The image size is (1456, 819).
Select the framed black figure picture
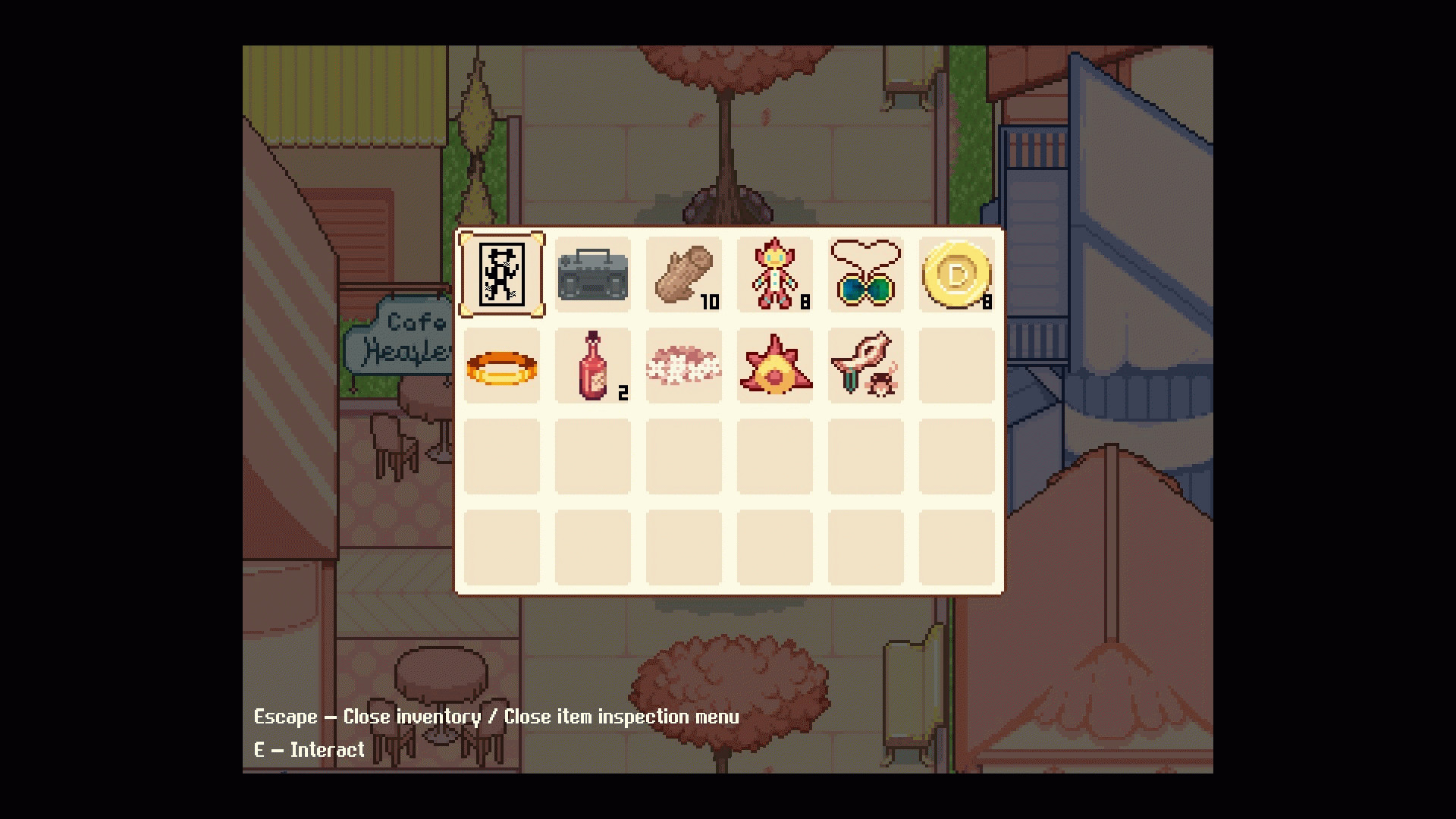(501, 275)
